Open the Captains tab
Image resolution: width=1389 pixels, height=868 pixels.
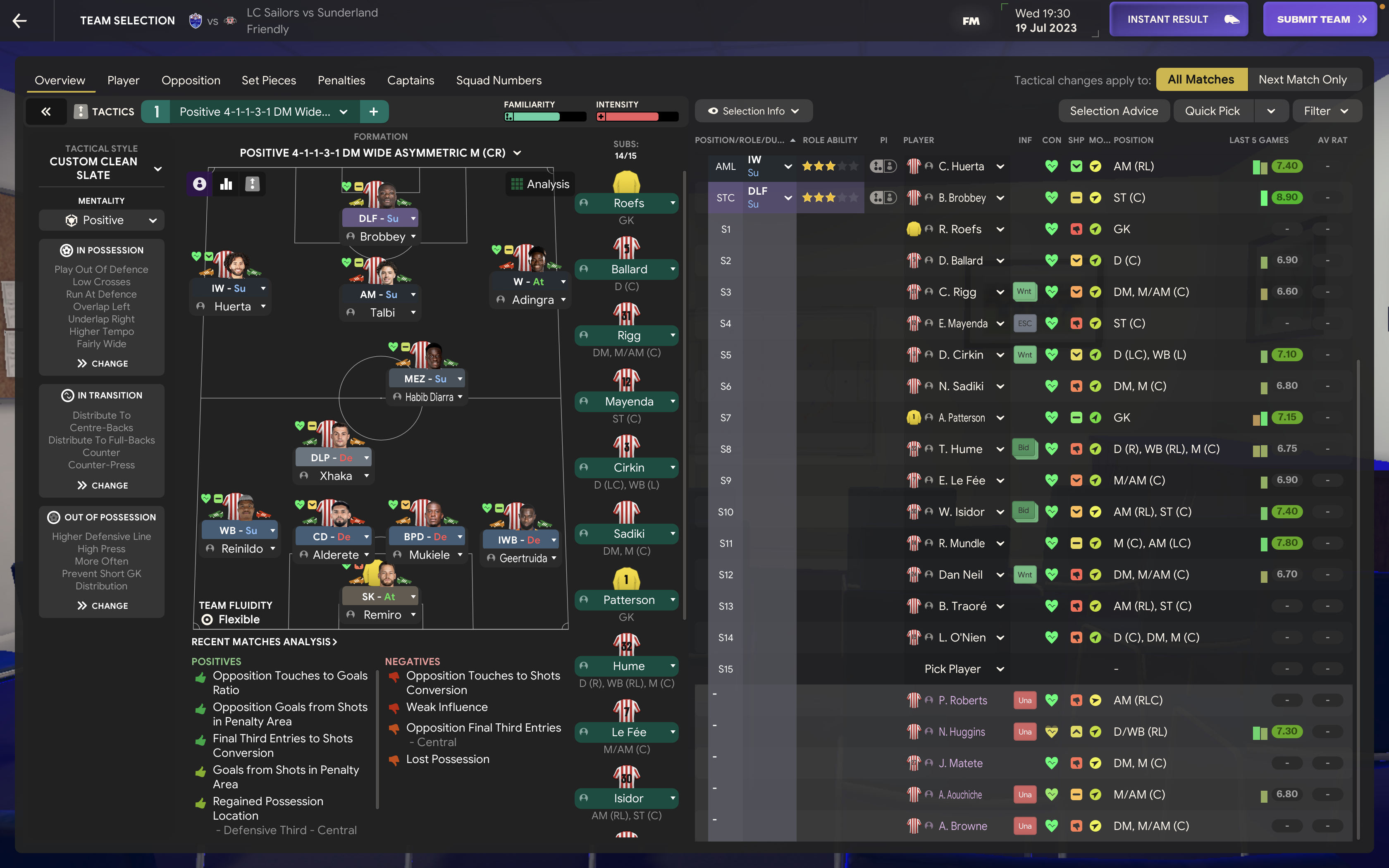click(410, 80)
